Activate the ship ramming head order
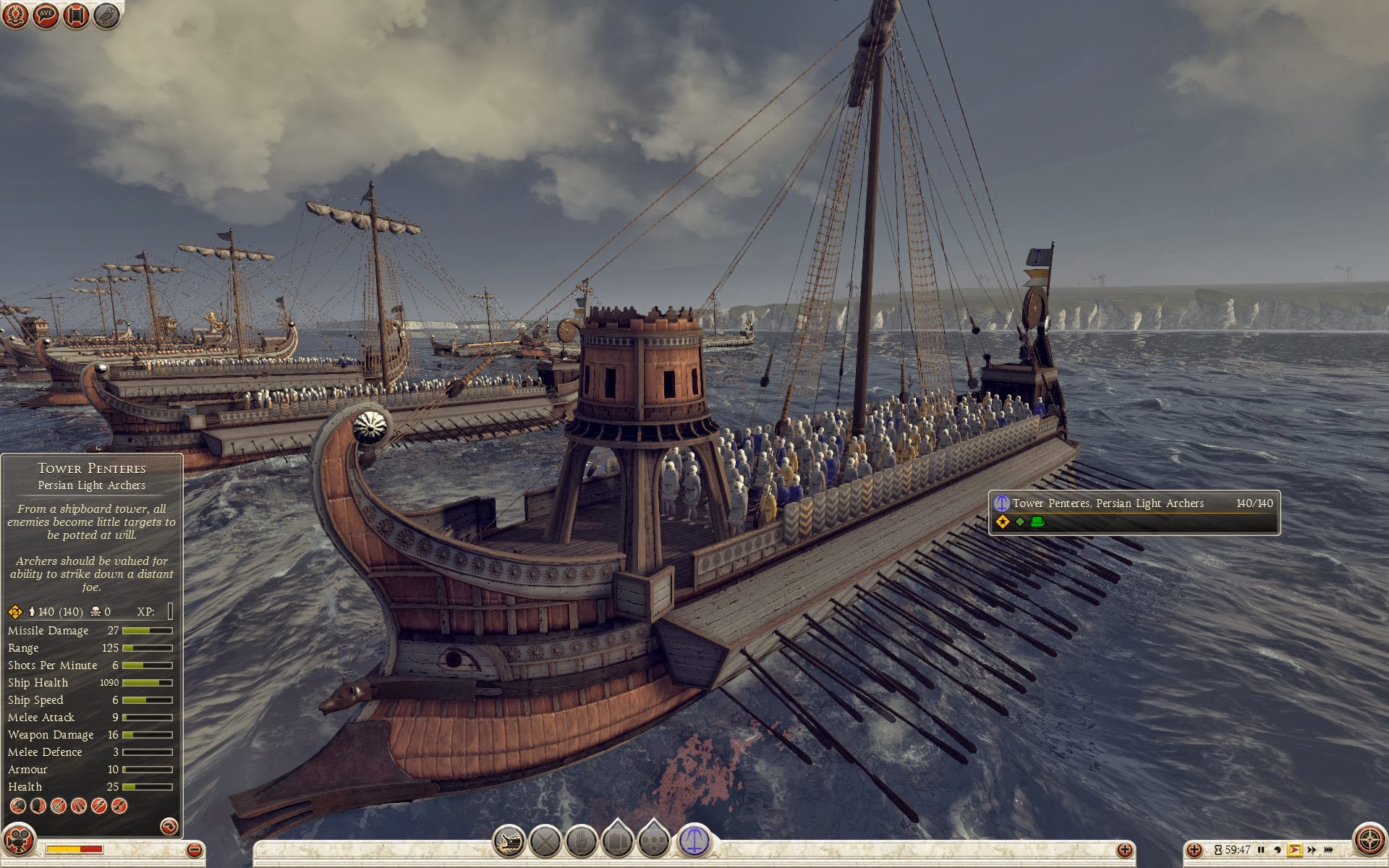1389x868 pixels. [x=509, y=841]
